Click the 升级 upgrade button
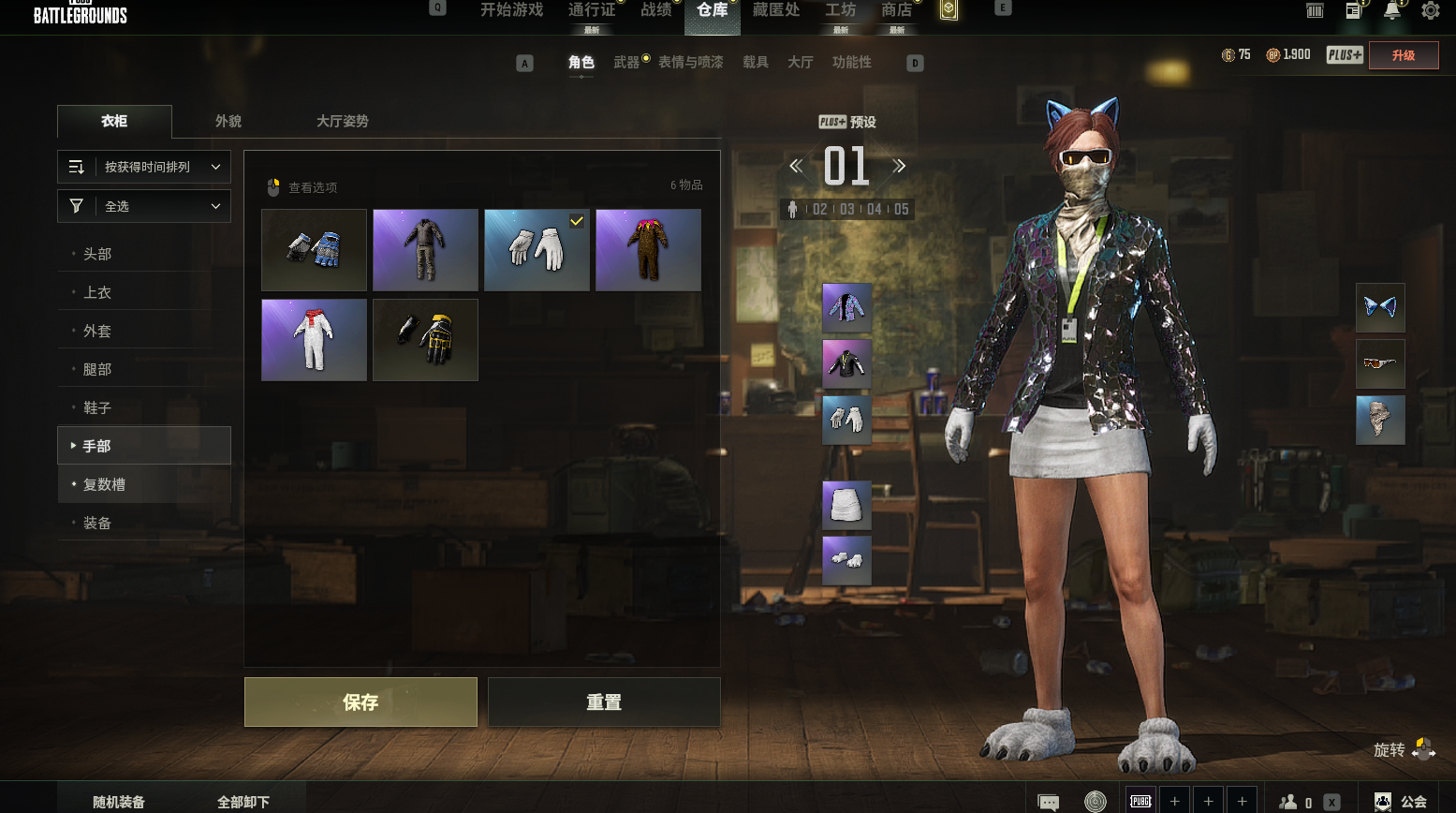 click(x=1404, y=55)
